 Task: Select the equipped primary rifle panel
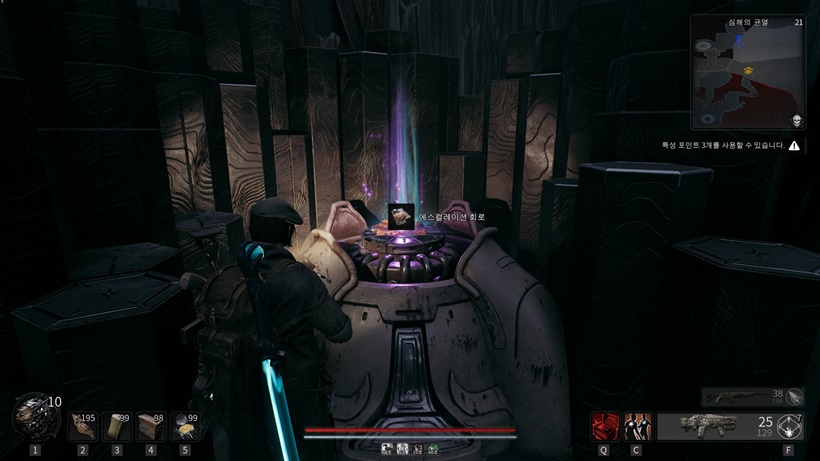pos(715,427)
